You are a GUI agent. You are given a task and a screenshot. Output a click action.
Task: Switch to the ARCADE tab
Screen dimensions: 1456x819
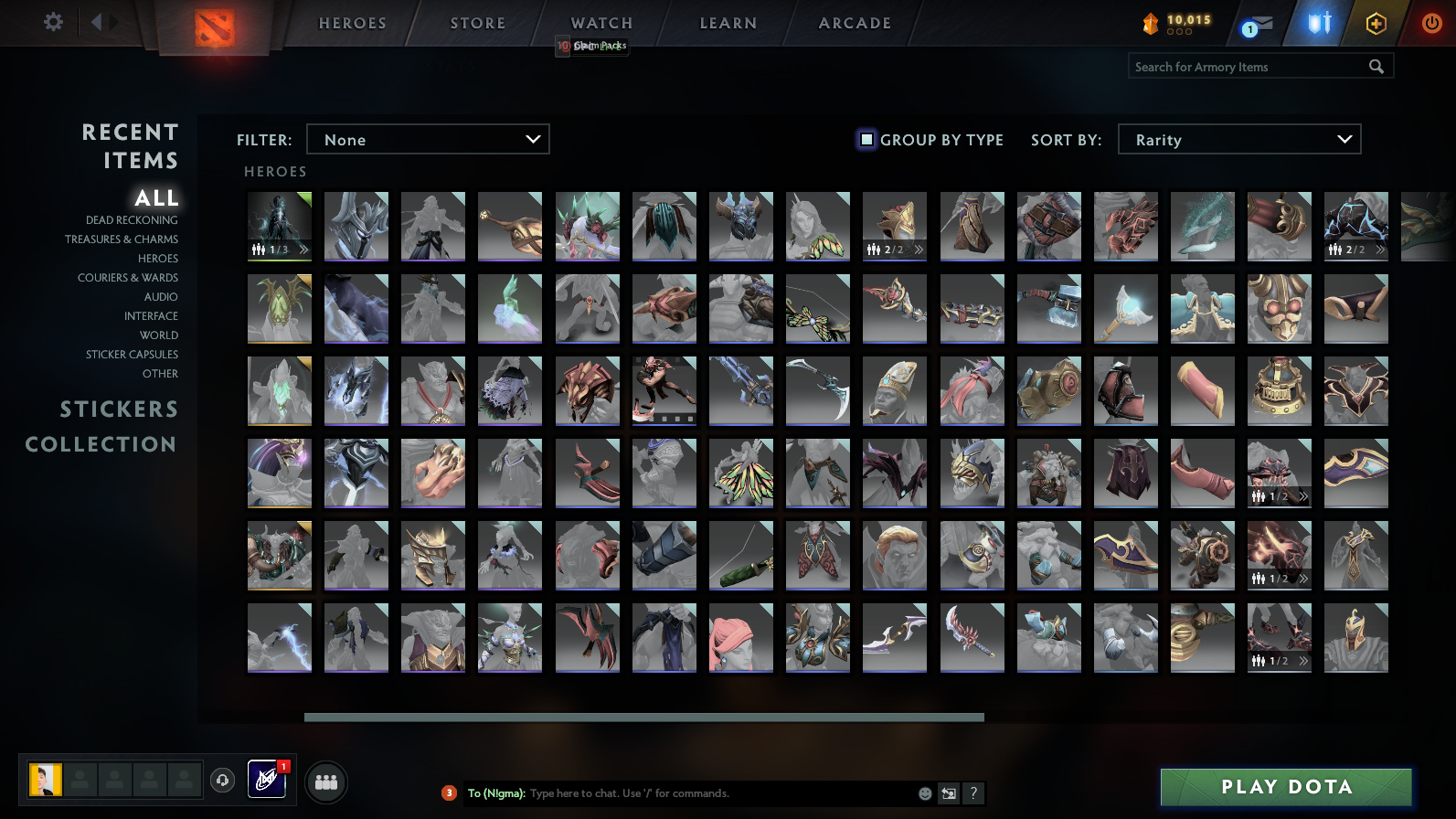point(852,23)
